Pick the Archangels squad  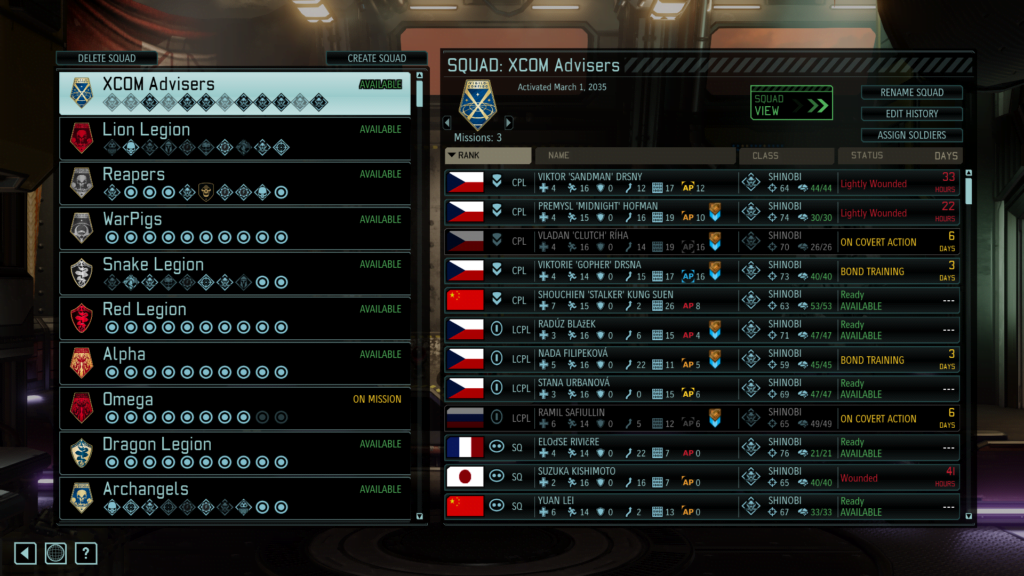point(234,497)
